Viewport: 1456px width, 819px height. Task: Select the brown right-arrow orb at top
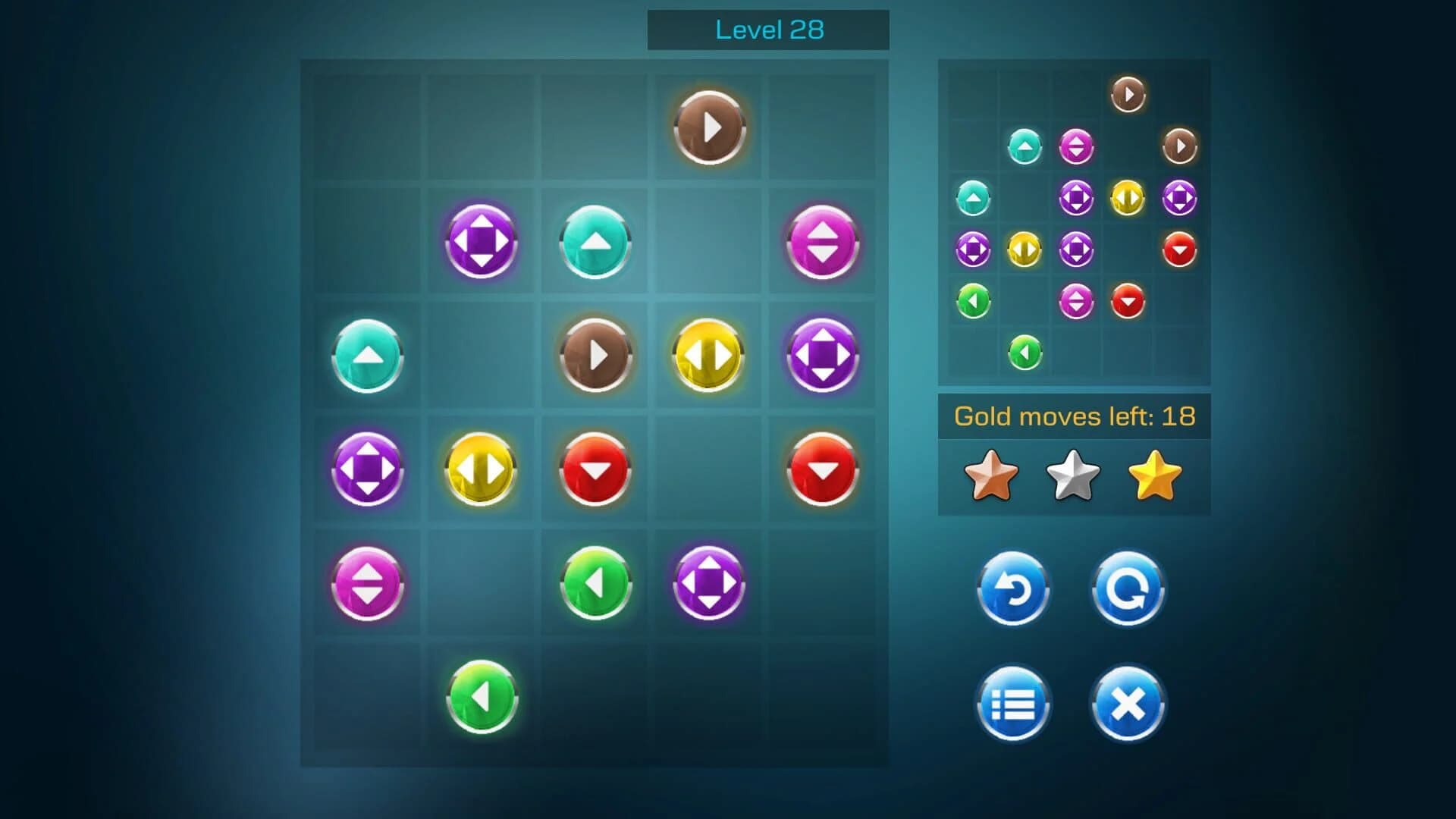click(x=708, y=127)
